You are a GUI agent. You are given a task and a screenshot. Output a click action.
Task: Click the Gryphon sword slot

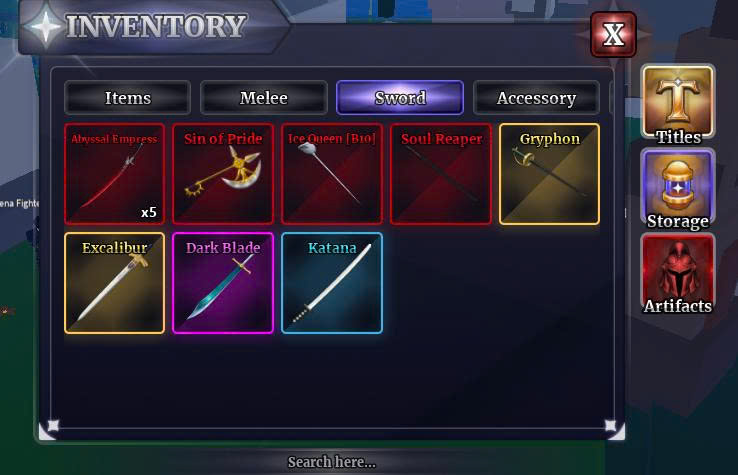(549, 174)
